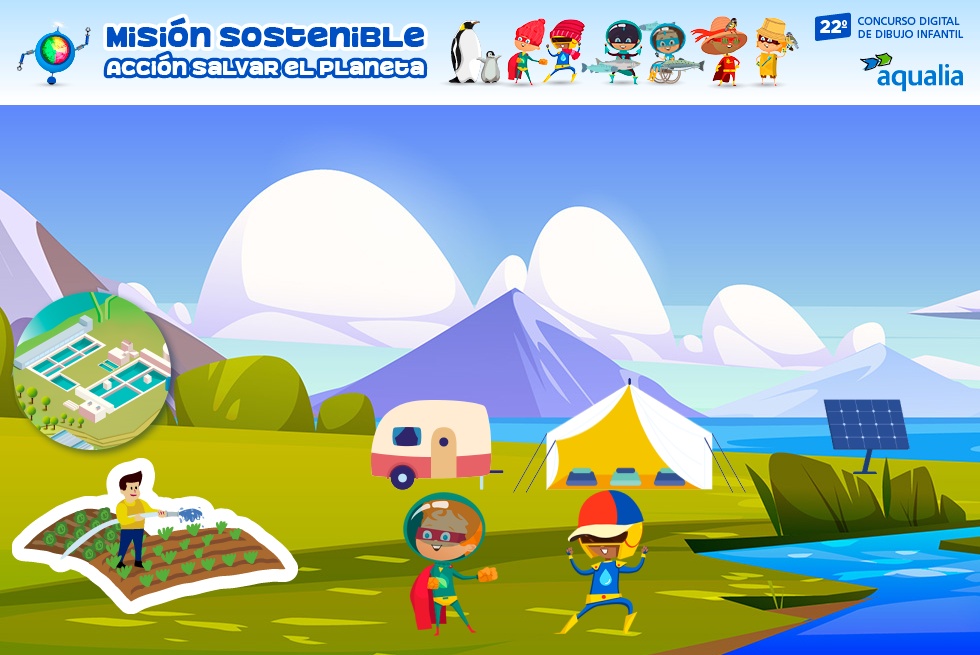Click the Misión Sostenible title logo

pos(264,51)
